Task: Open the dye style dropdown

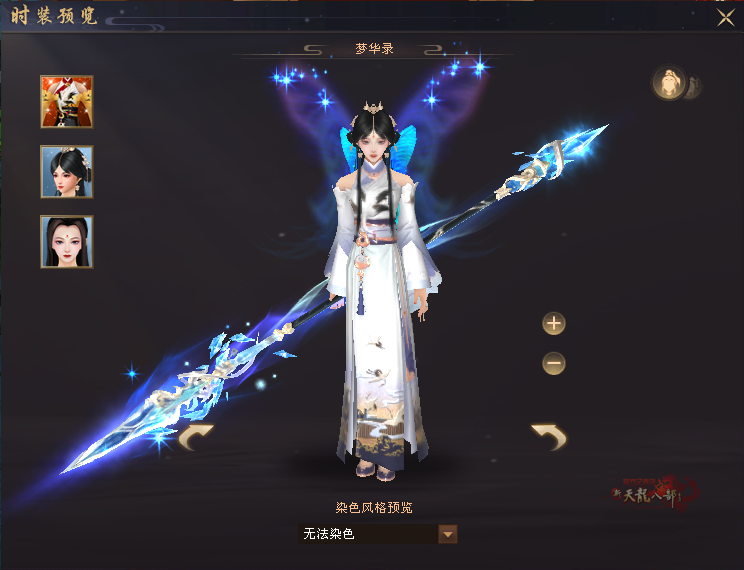Action: point(448,534)
